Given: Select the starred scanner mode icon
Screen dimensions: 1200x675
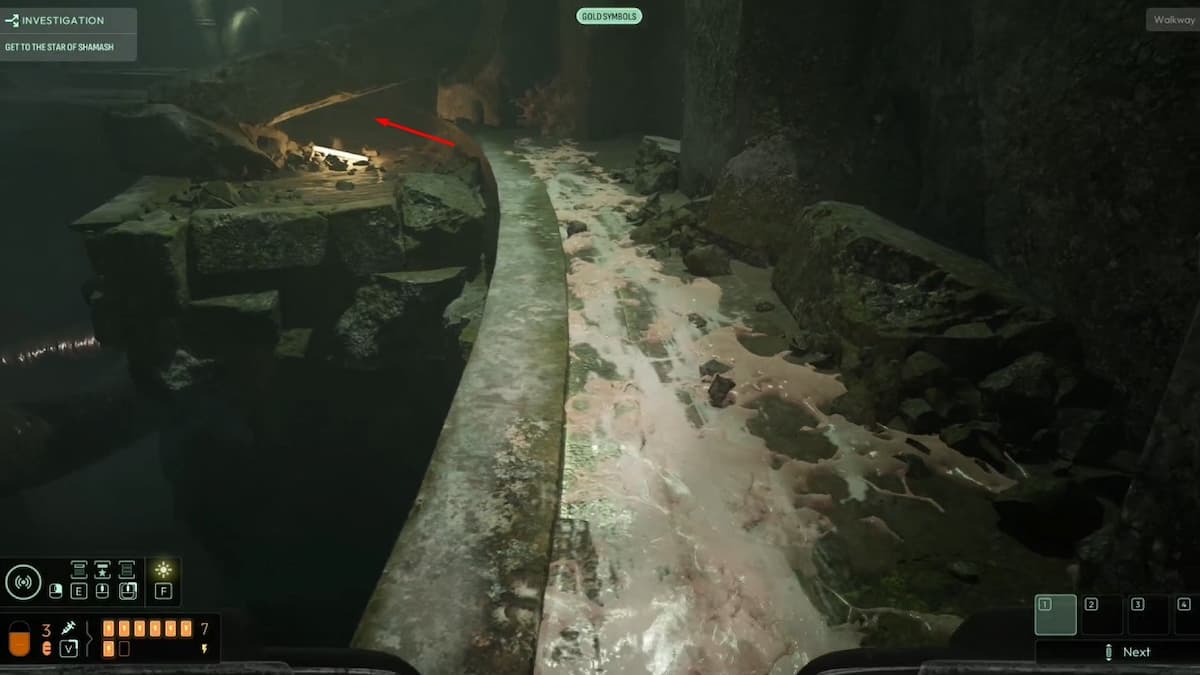Looking at the screenshot, I should [102, 570].
